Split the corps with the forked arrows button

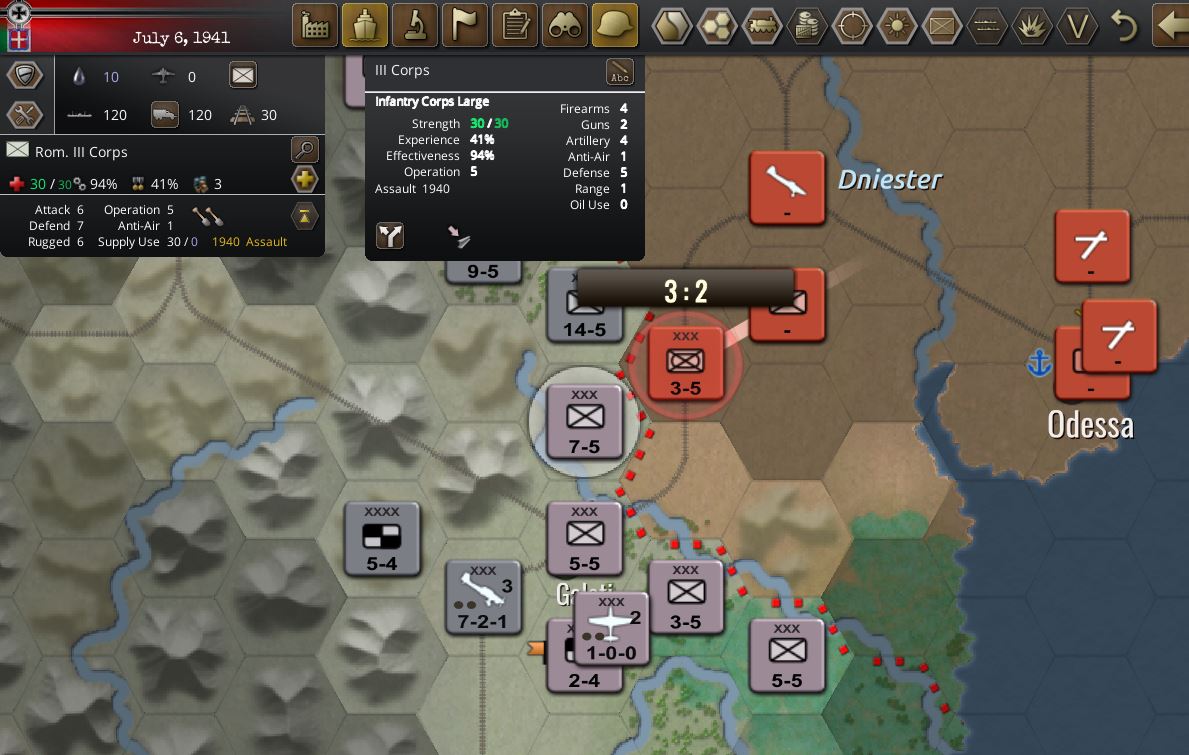click(390, 236)
